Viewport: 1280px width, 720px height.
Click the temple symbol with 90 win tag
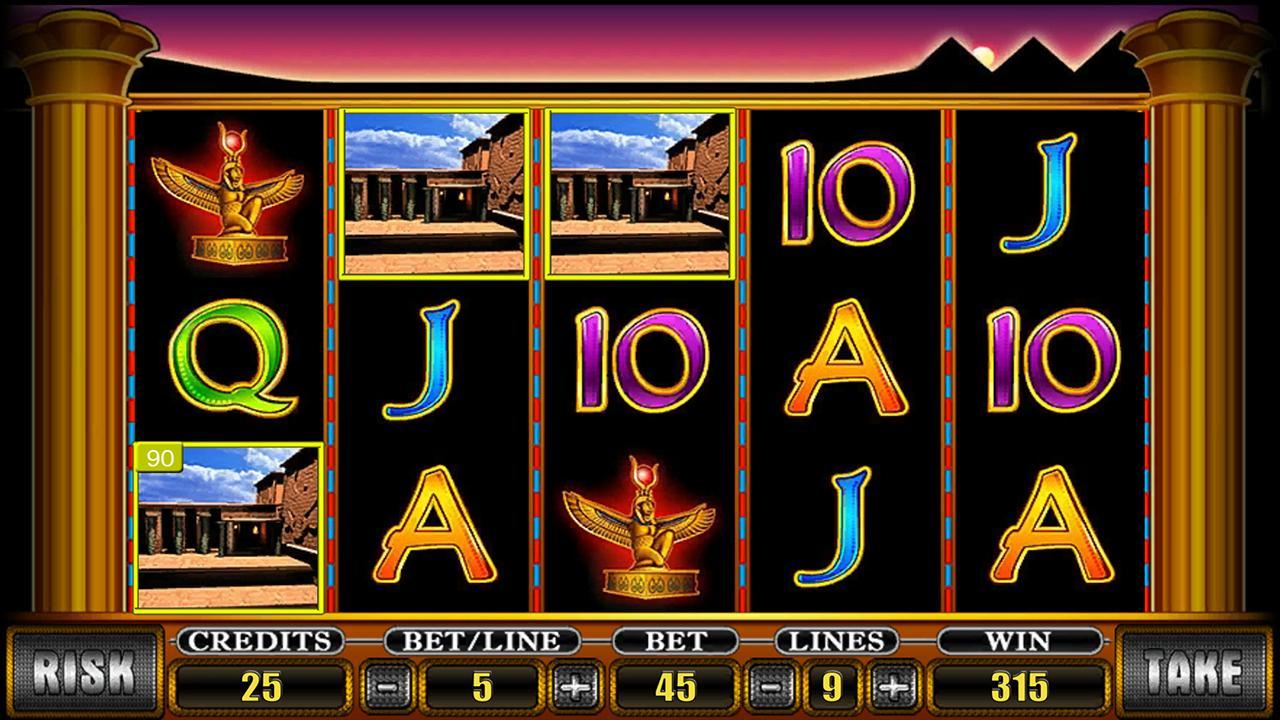(228, 525)
